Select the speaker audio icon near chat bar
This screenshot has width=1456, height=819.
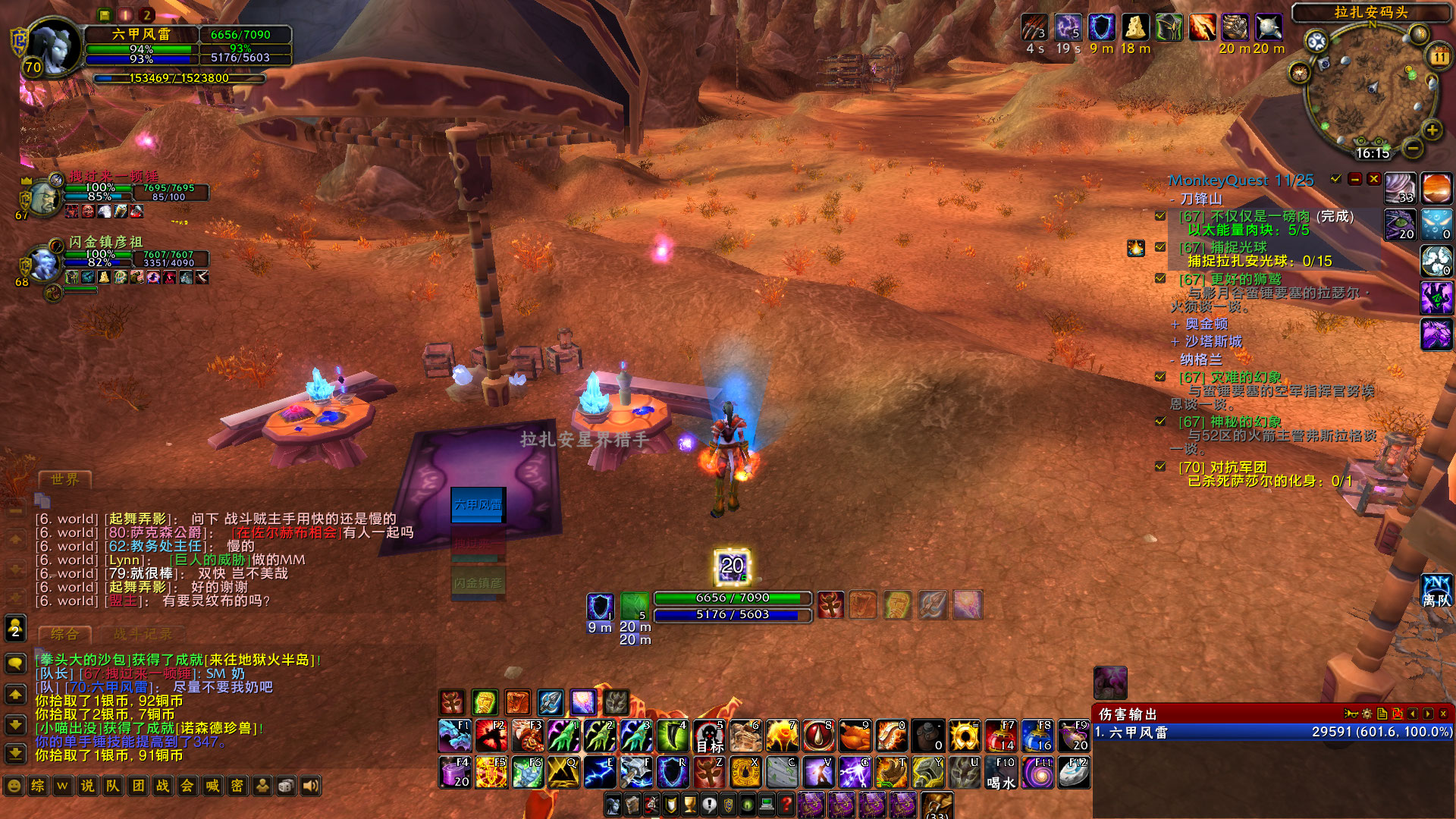[310, 787]
